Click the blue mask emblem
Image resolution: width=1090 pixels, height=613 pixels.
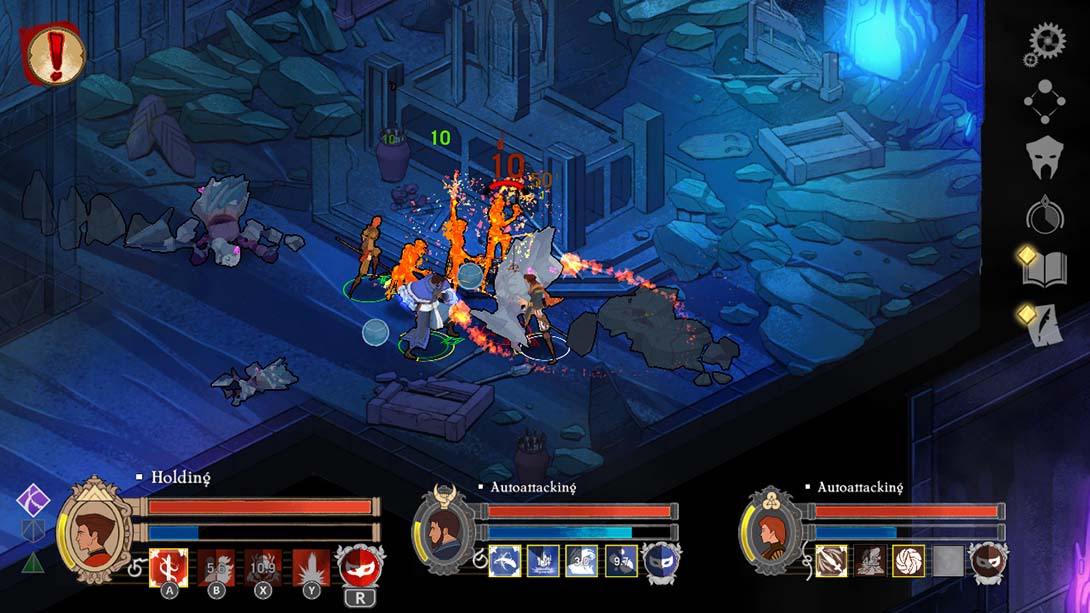point(660,561)
